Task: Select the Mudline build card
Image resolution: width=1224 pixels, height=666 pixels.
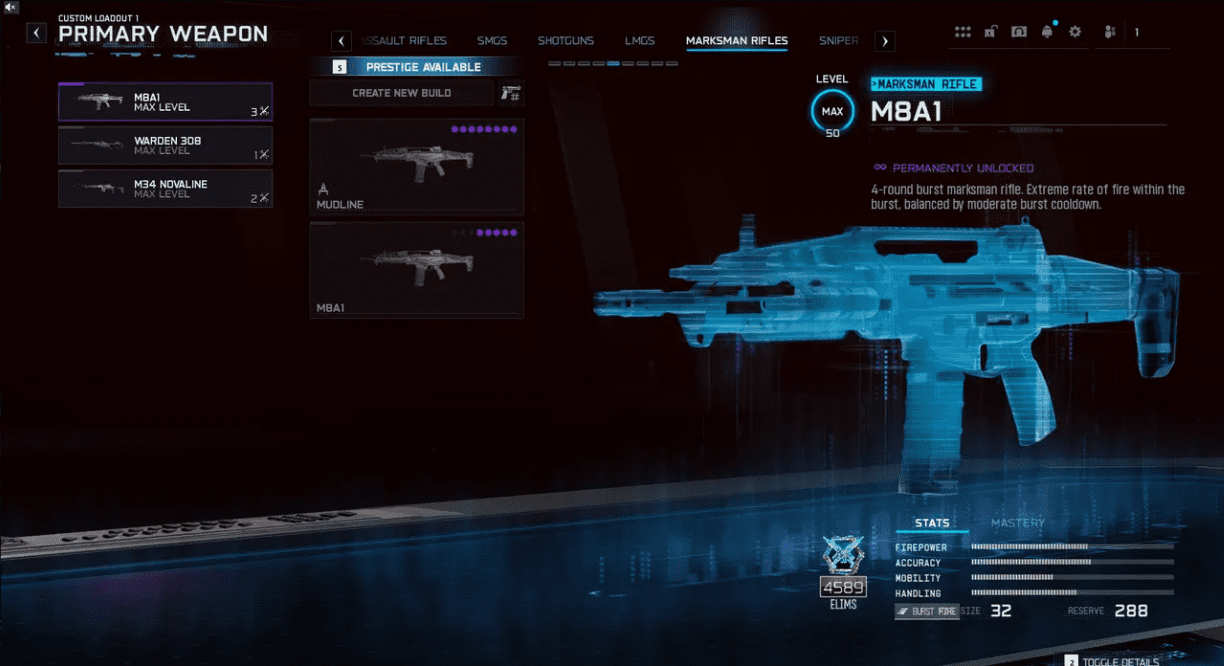Action: [x=416, y=167]
